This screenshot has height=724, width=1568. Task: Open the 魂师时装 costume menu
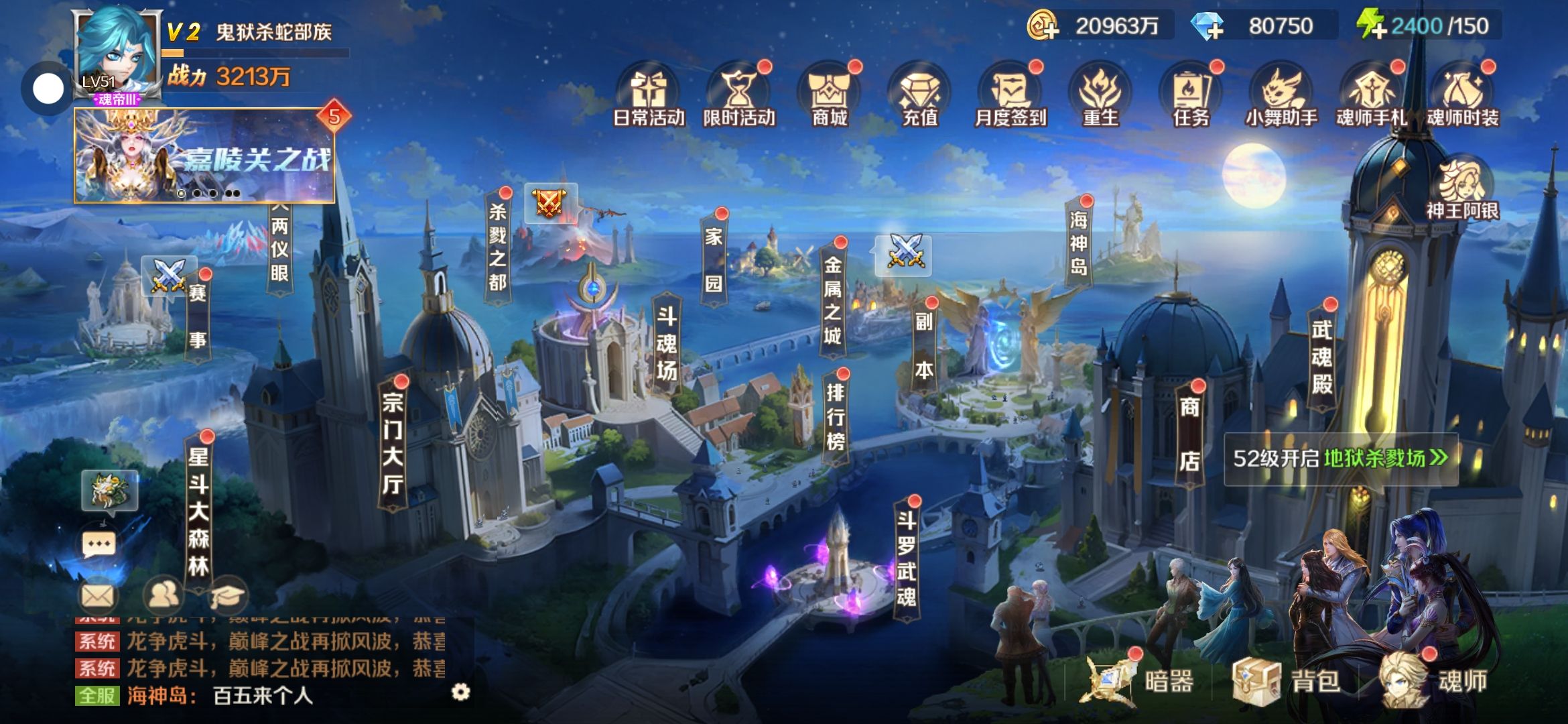coord(1463,95)
